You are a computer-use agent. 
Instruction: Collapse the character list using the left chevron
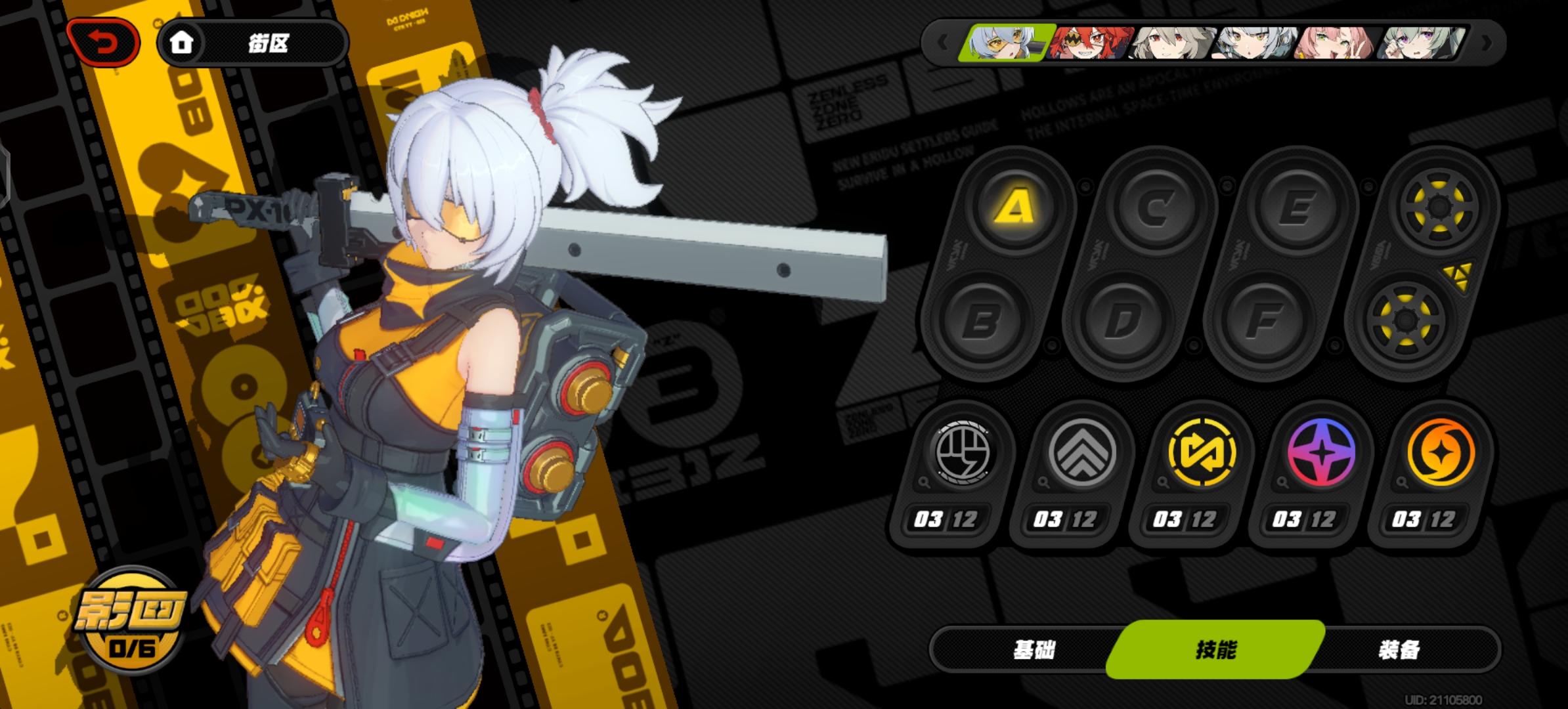[x=942, y=41]
